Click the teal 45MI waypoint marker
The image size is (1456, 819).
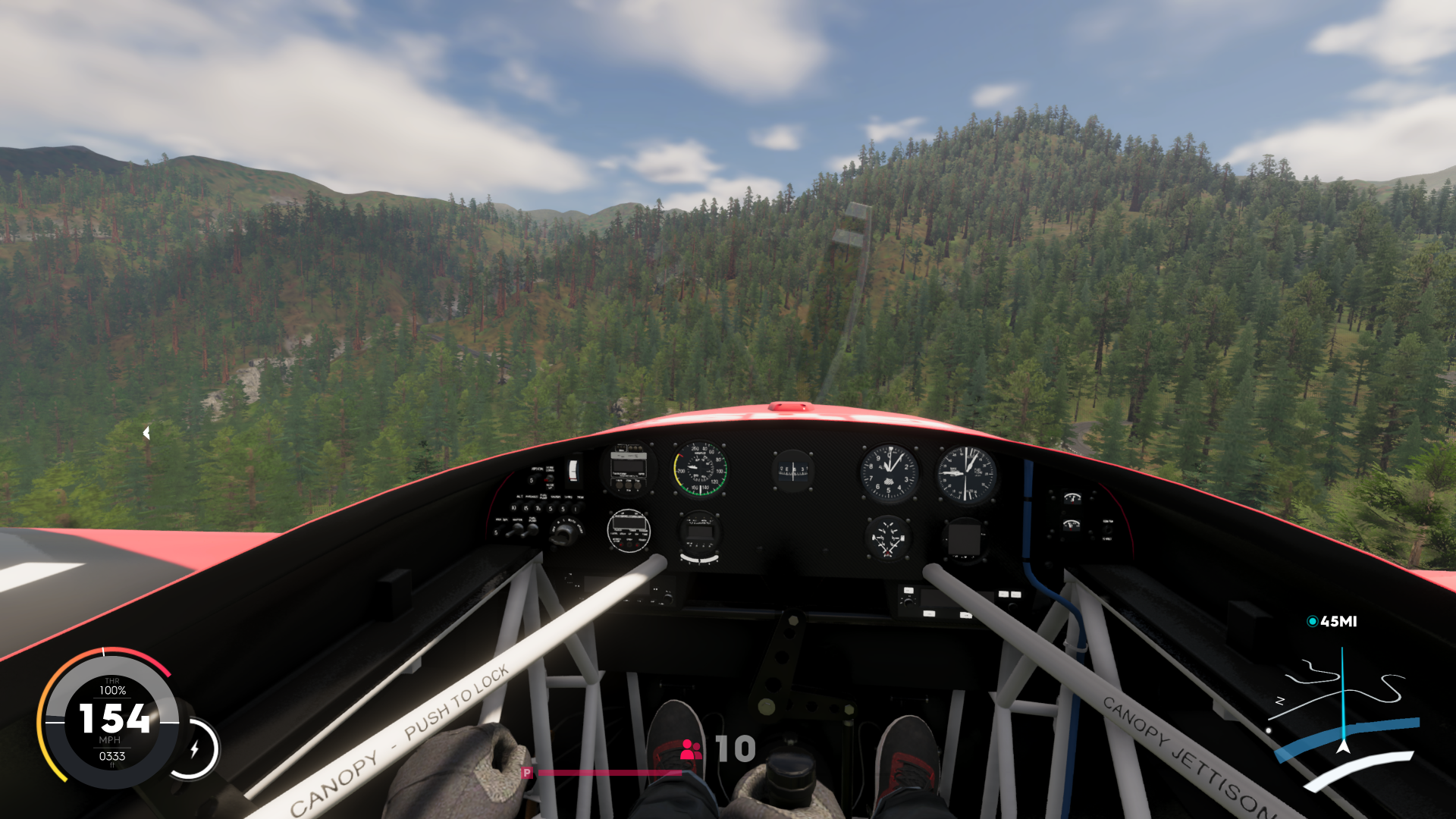(x=1332, y=620)
